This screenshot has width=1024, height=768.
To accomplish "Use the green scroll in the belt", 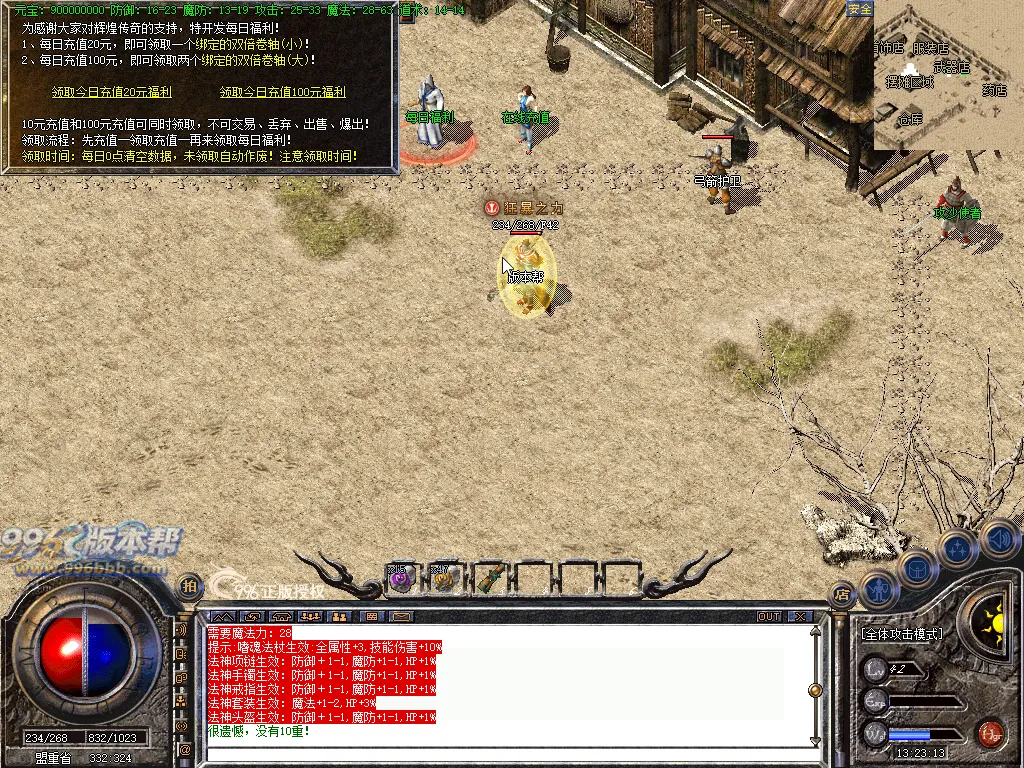I will [491, 578].
